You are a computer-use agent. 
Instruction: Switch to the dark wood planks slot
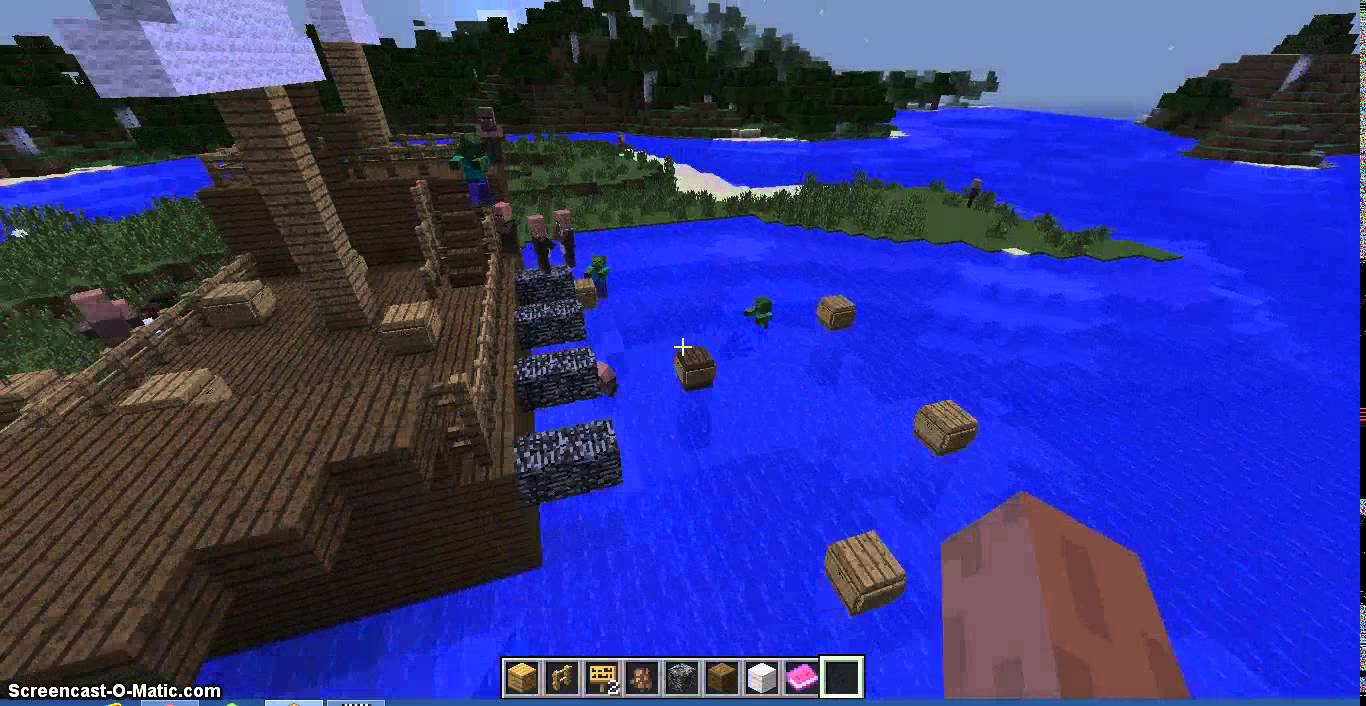722,678
